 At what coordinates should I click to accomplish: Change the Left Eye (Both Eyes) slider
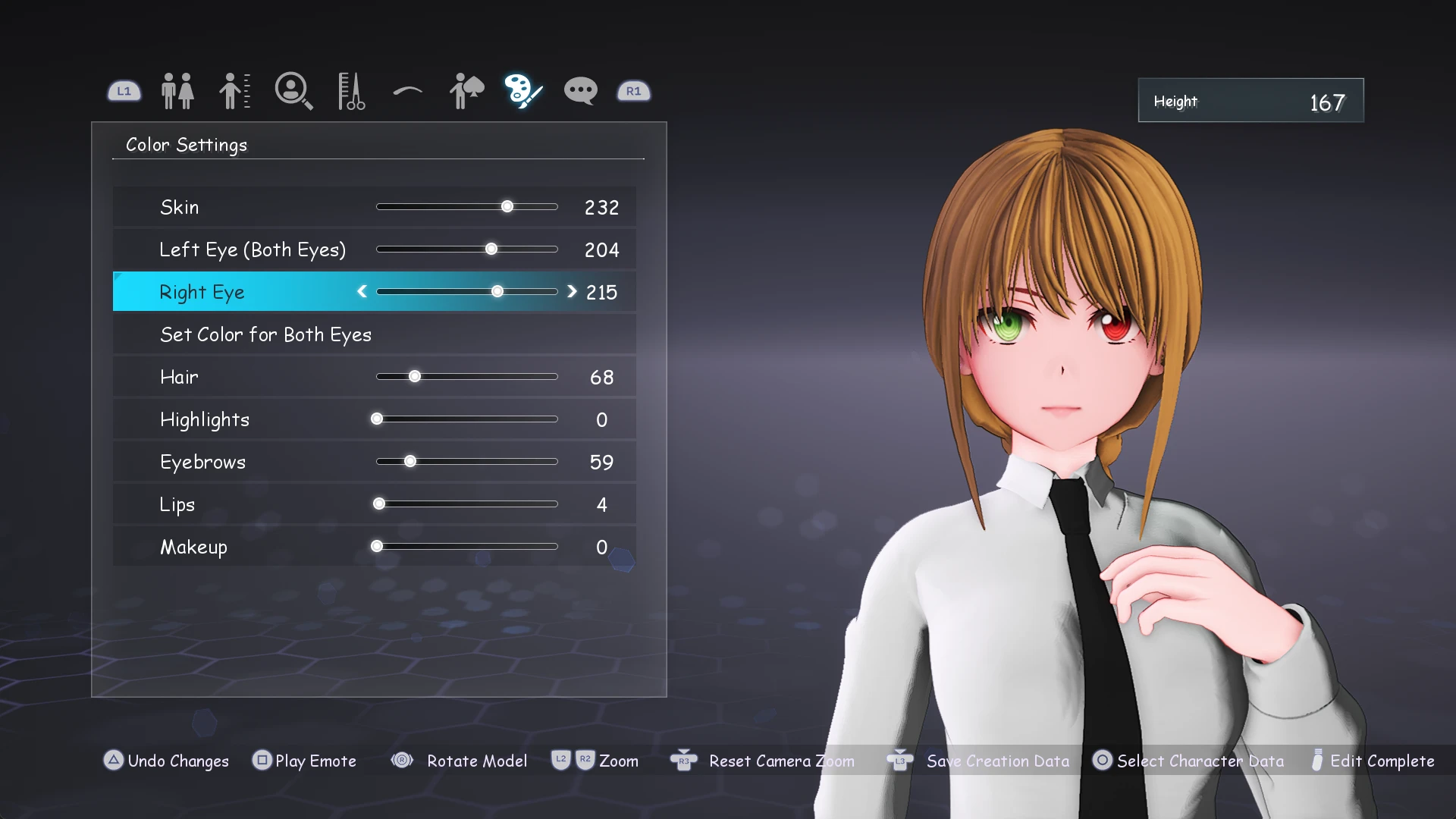tap(491, 249)
